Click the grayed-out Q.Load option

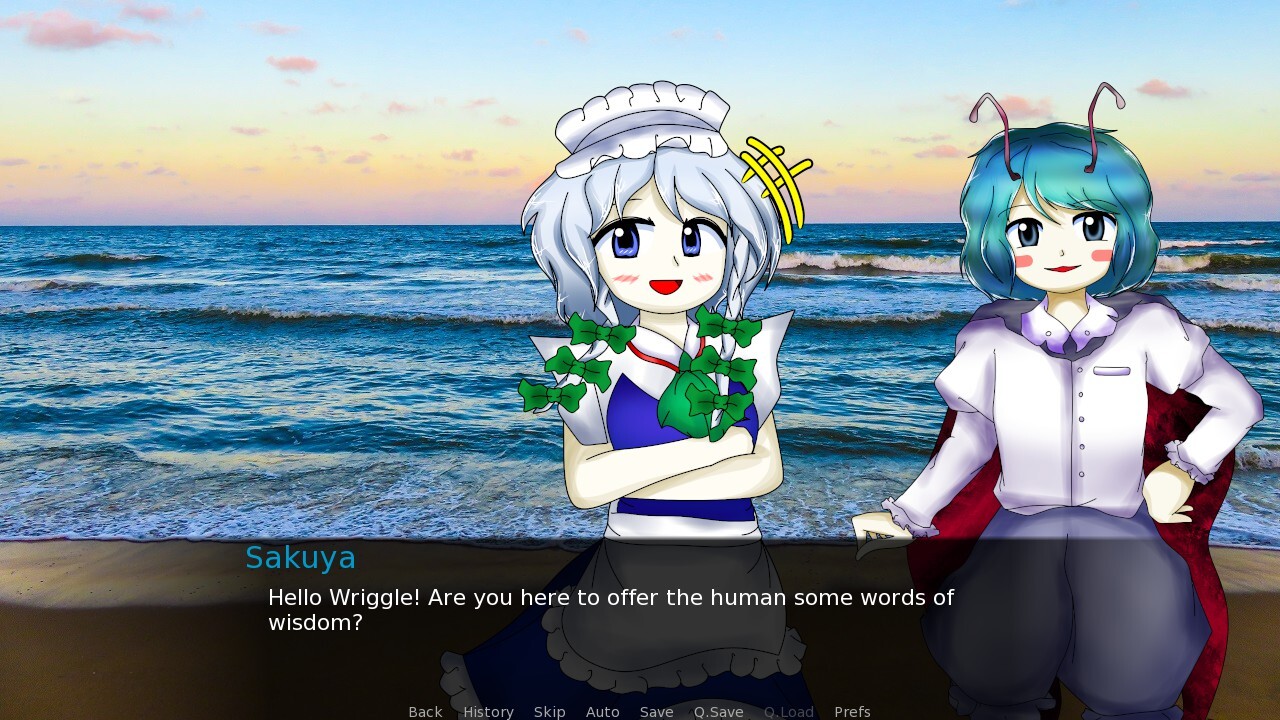787,711
